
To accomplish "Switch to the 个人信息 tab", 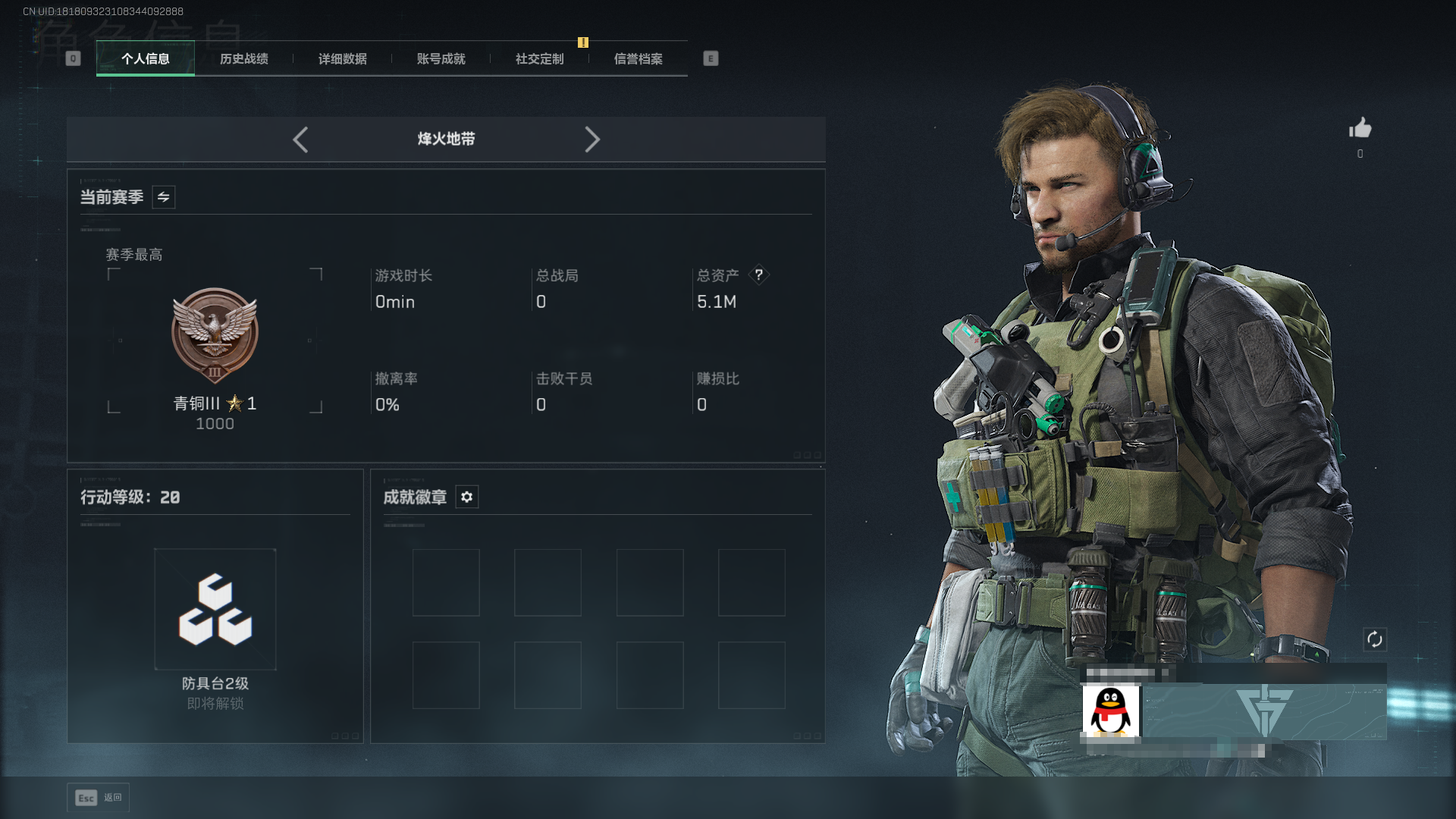I will coord(146,59).
